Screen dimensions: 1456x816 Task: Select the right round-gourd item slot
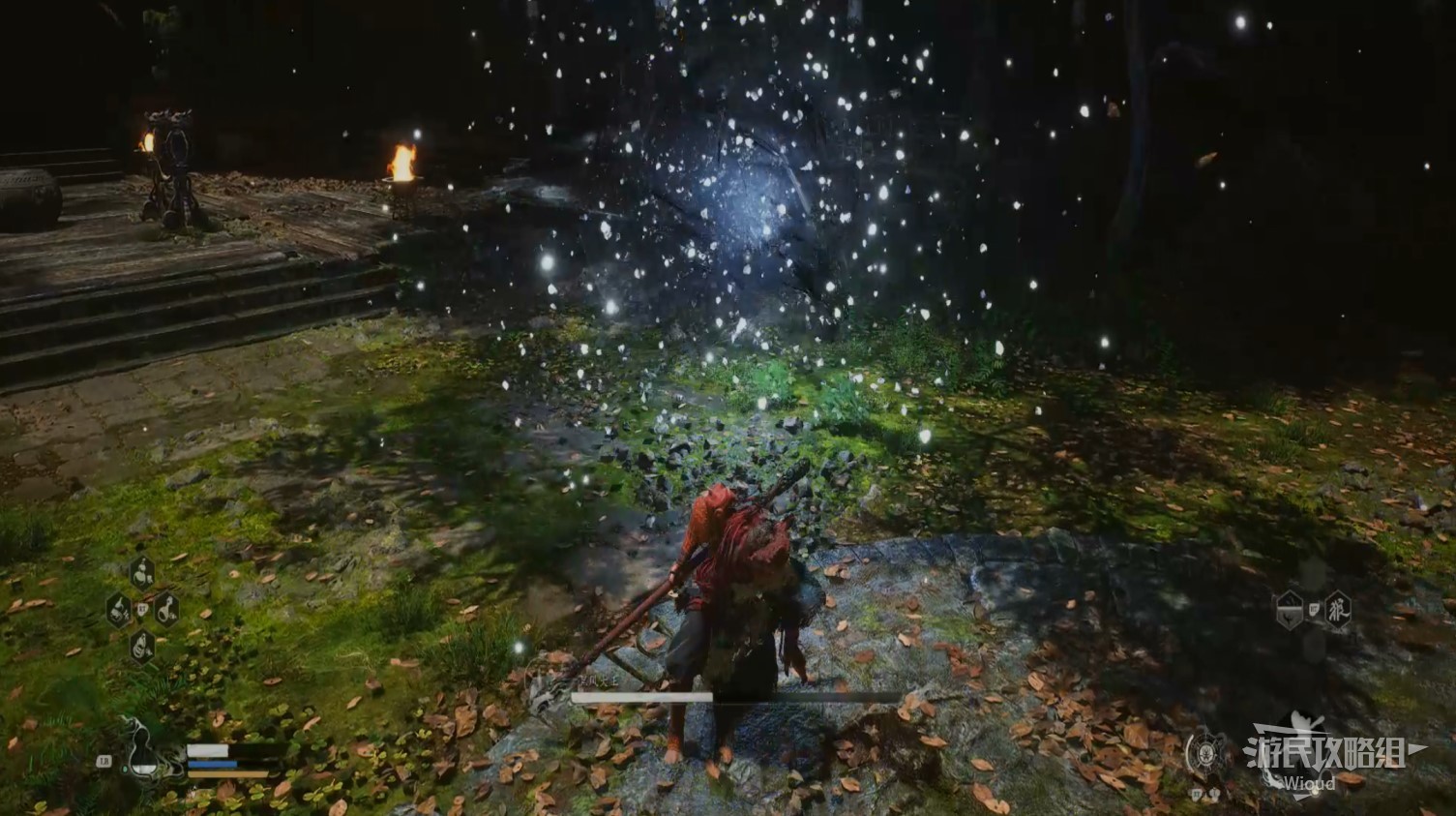tap(166, 610)
